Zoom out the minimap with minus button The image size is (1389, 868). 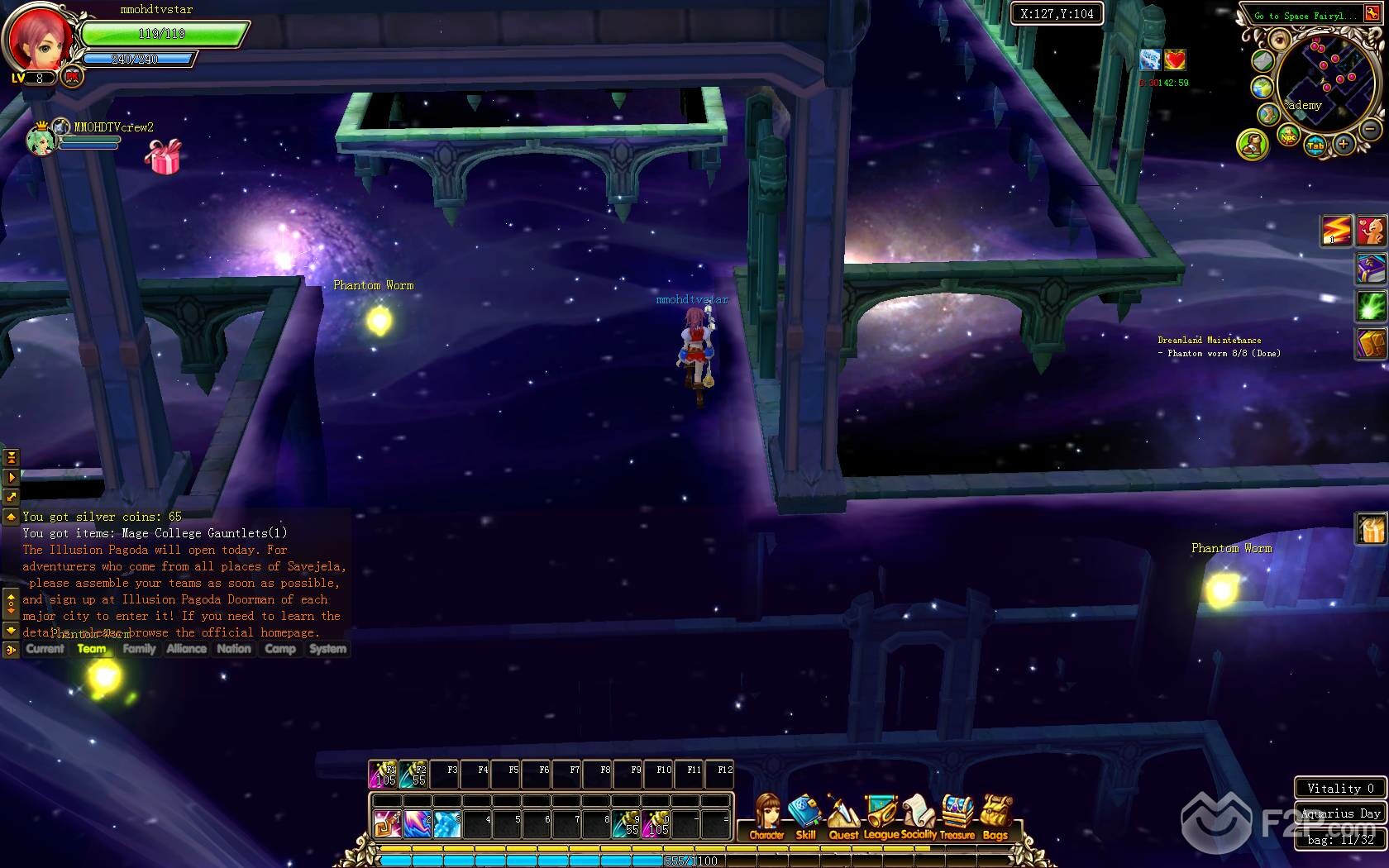(1370, 129)
